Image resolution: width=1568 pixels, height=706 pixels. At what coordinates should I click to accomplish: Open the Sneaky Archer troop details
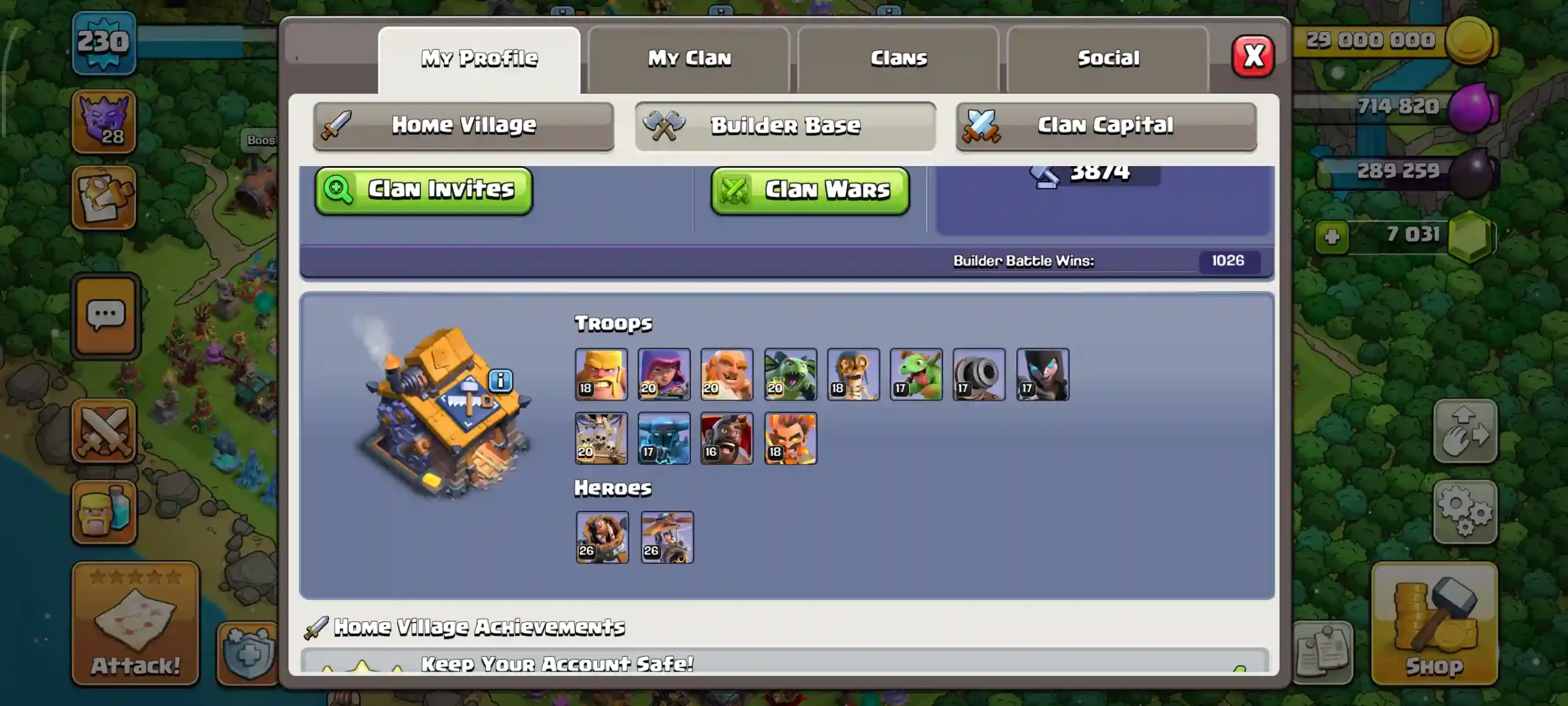click(665, 374)
